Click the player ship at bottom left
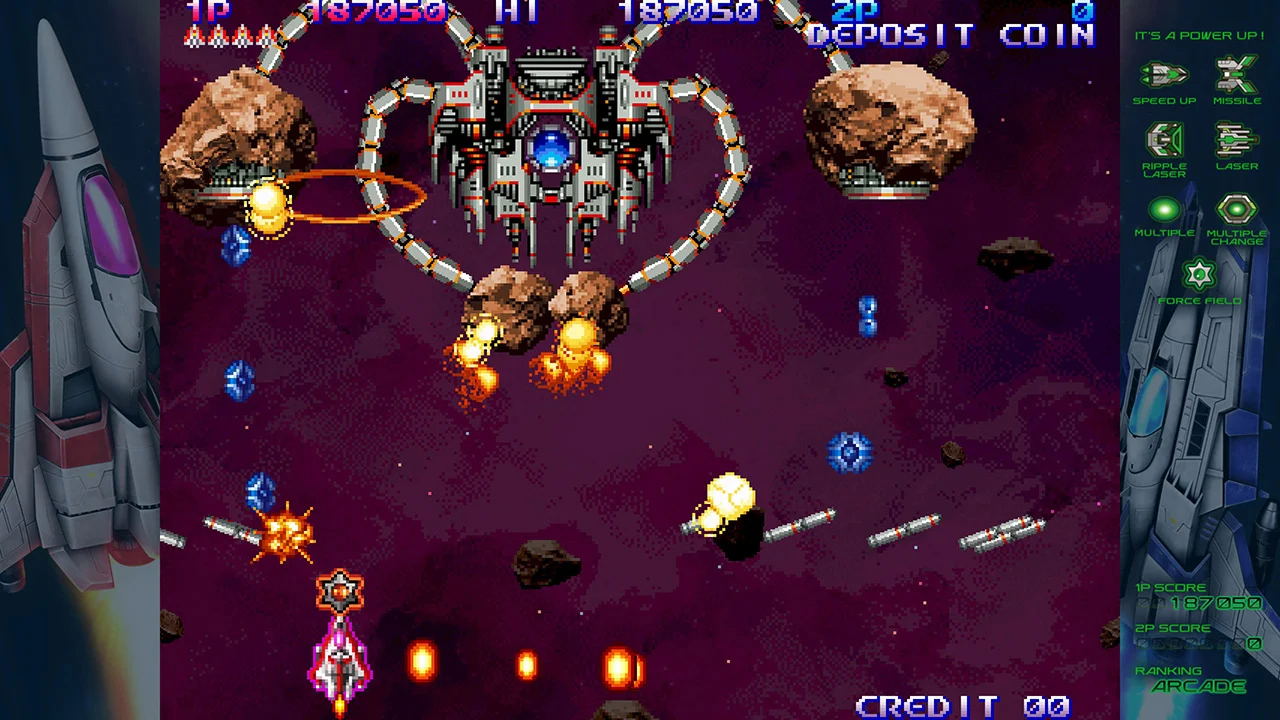Screen dimensions: 1280x720 341,660
